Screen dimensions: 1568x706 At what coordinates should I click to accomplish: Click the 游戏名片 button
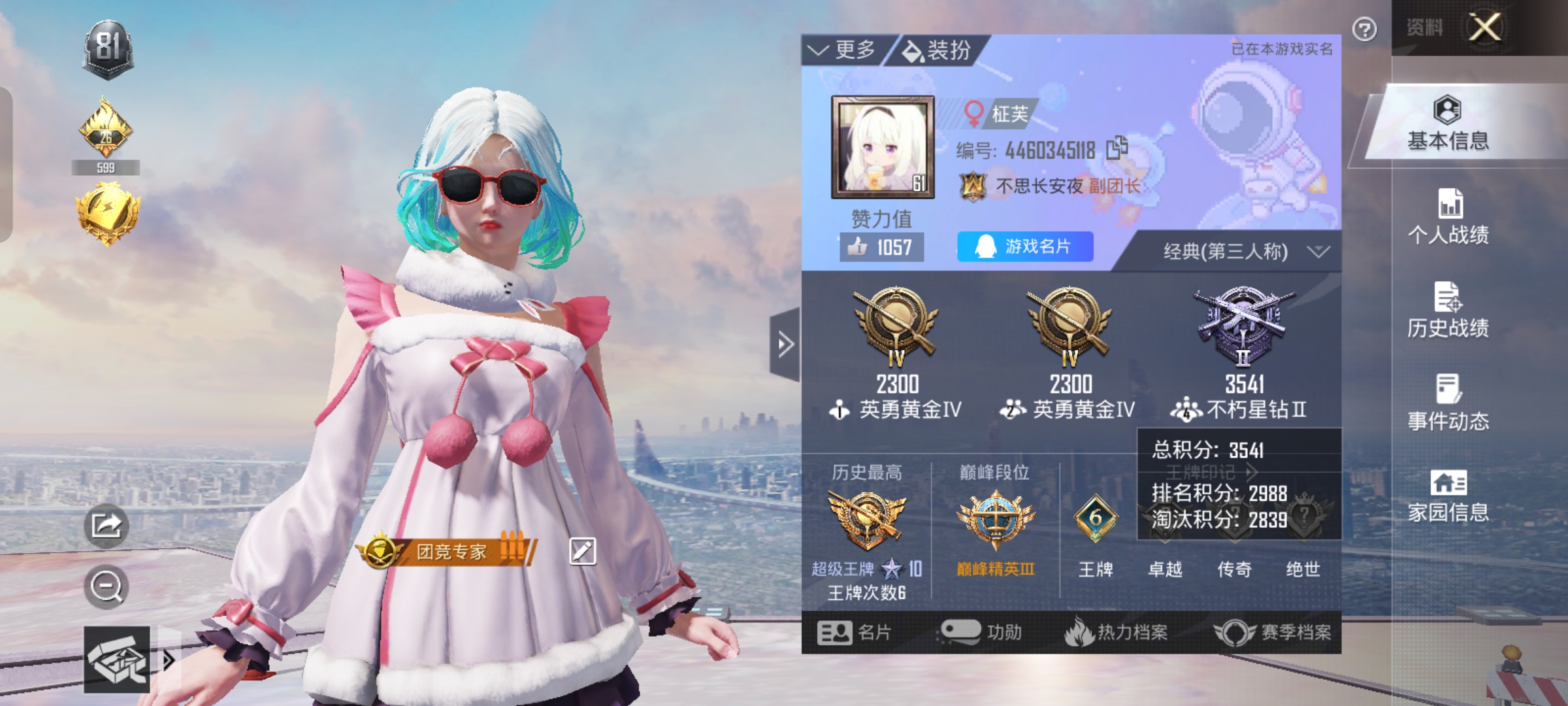[x=1024, y=246]
